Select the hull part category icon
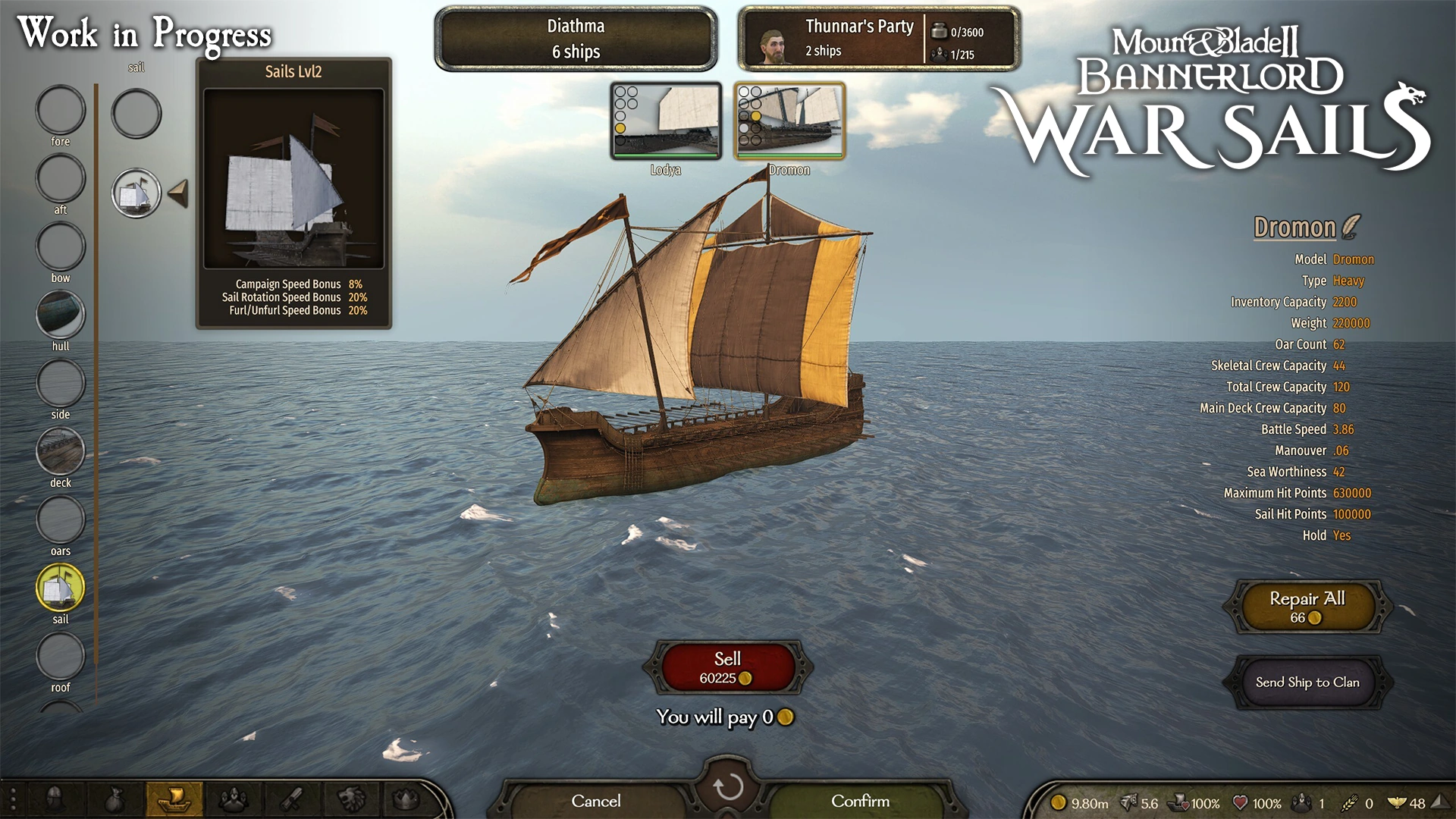This screenshot has height=819, width=1456. (x=61, y=315)
